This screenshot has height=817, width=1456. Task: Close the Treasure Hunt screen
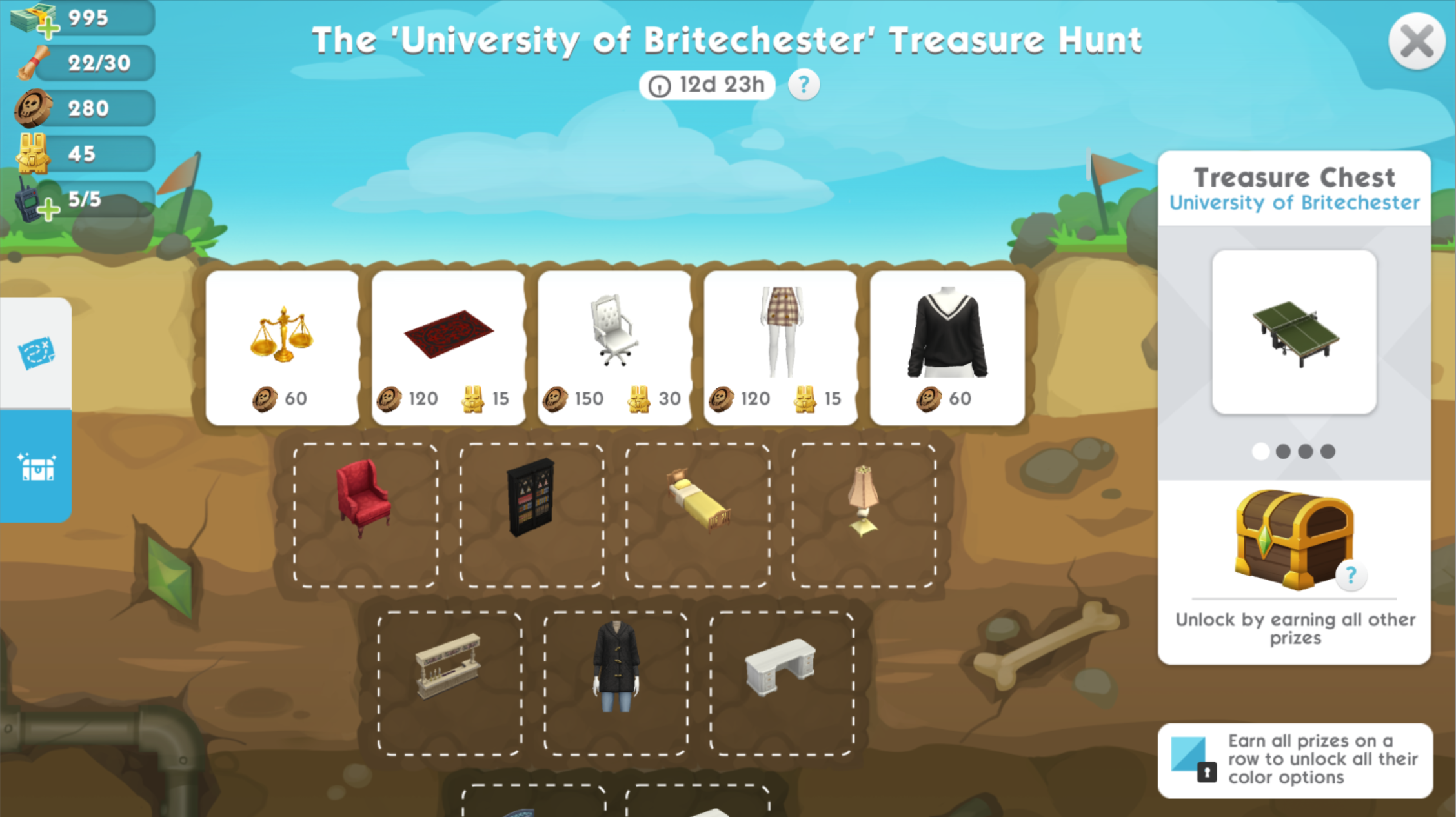(x=1416, y=42)
